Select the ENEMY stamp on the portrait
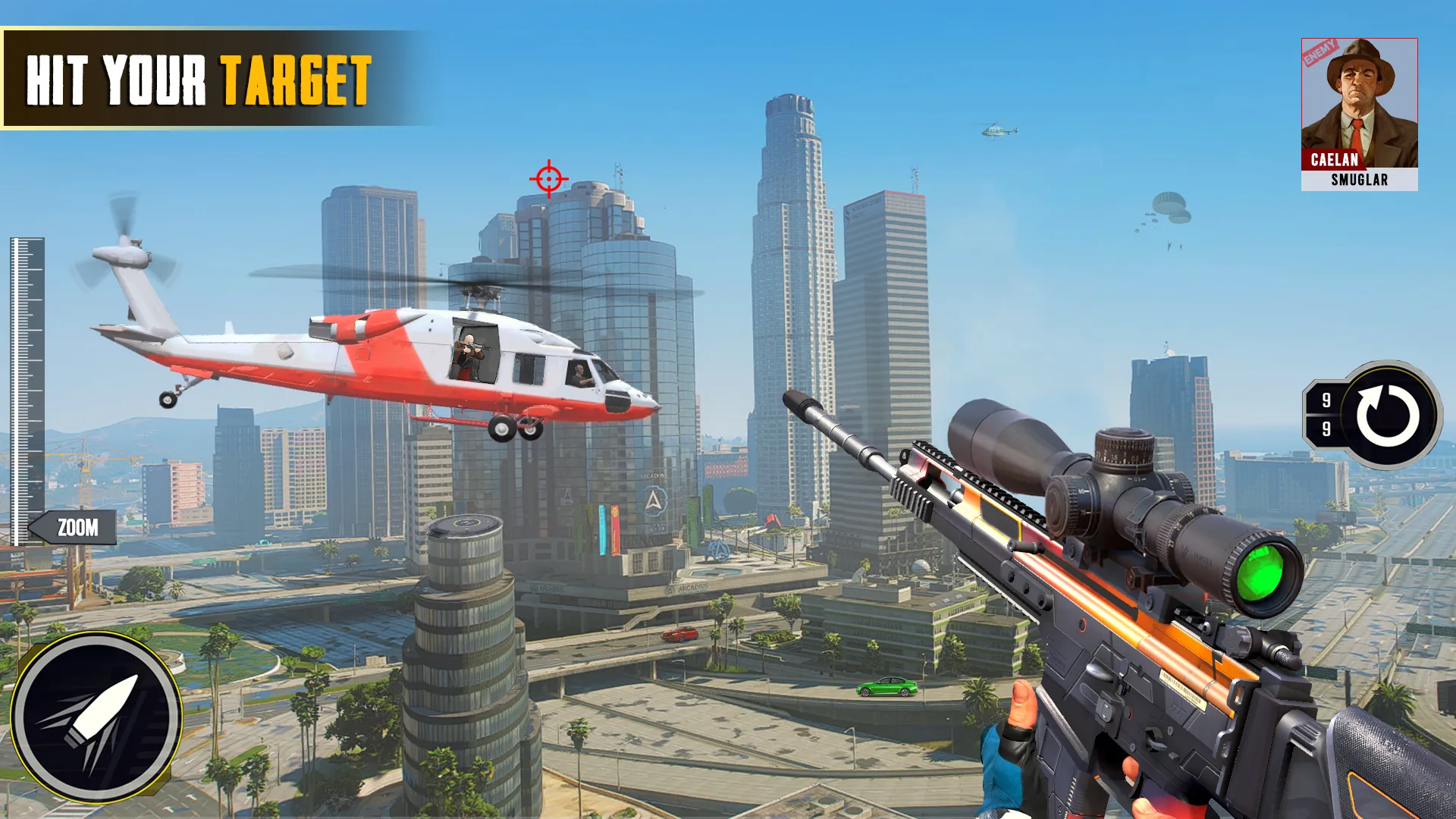The width and height of the screenshot is (1456, 819). click(1319, 53)
